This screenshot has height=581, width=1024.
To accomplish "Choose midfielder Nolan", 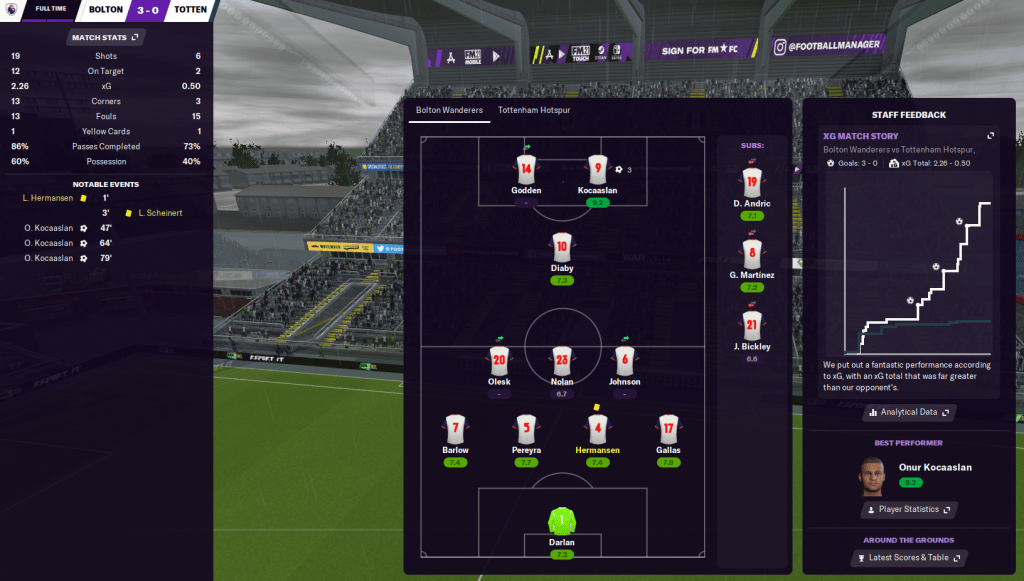I will pos(562,361).
